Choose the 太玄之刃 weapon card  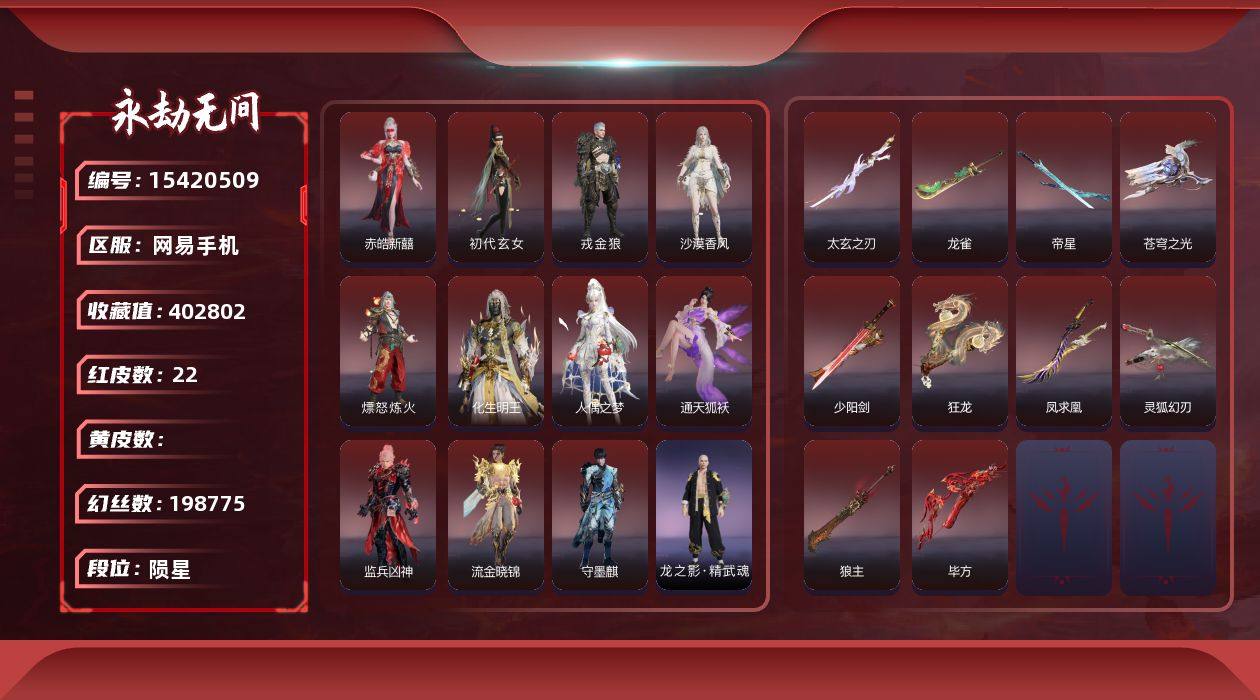(852, 187)
